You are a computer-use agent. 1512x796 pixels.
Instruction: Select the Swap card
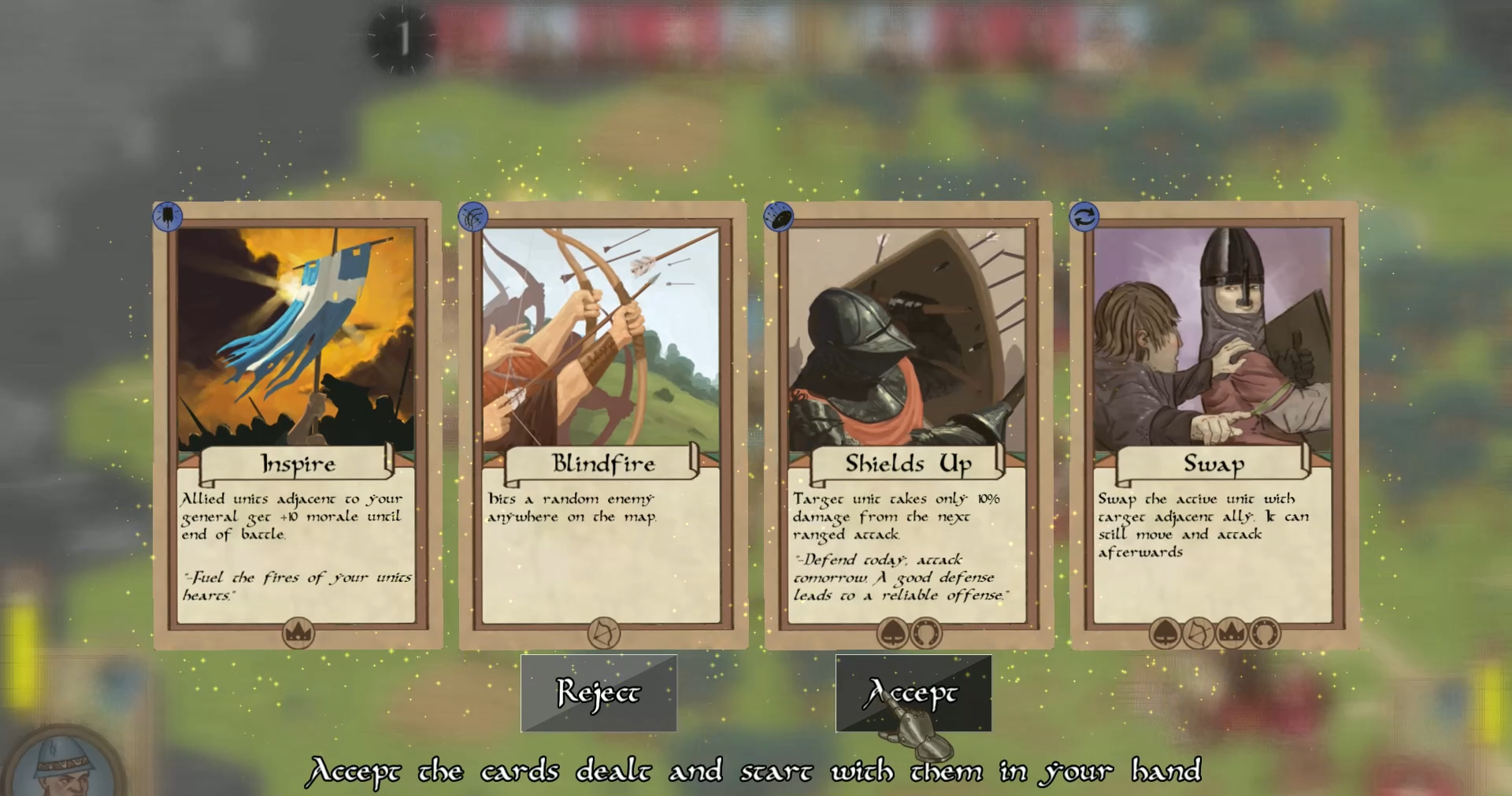click(x=1214, y=425)
